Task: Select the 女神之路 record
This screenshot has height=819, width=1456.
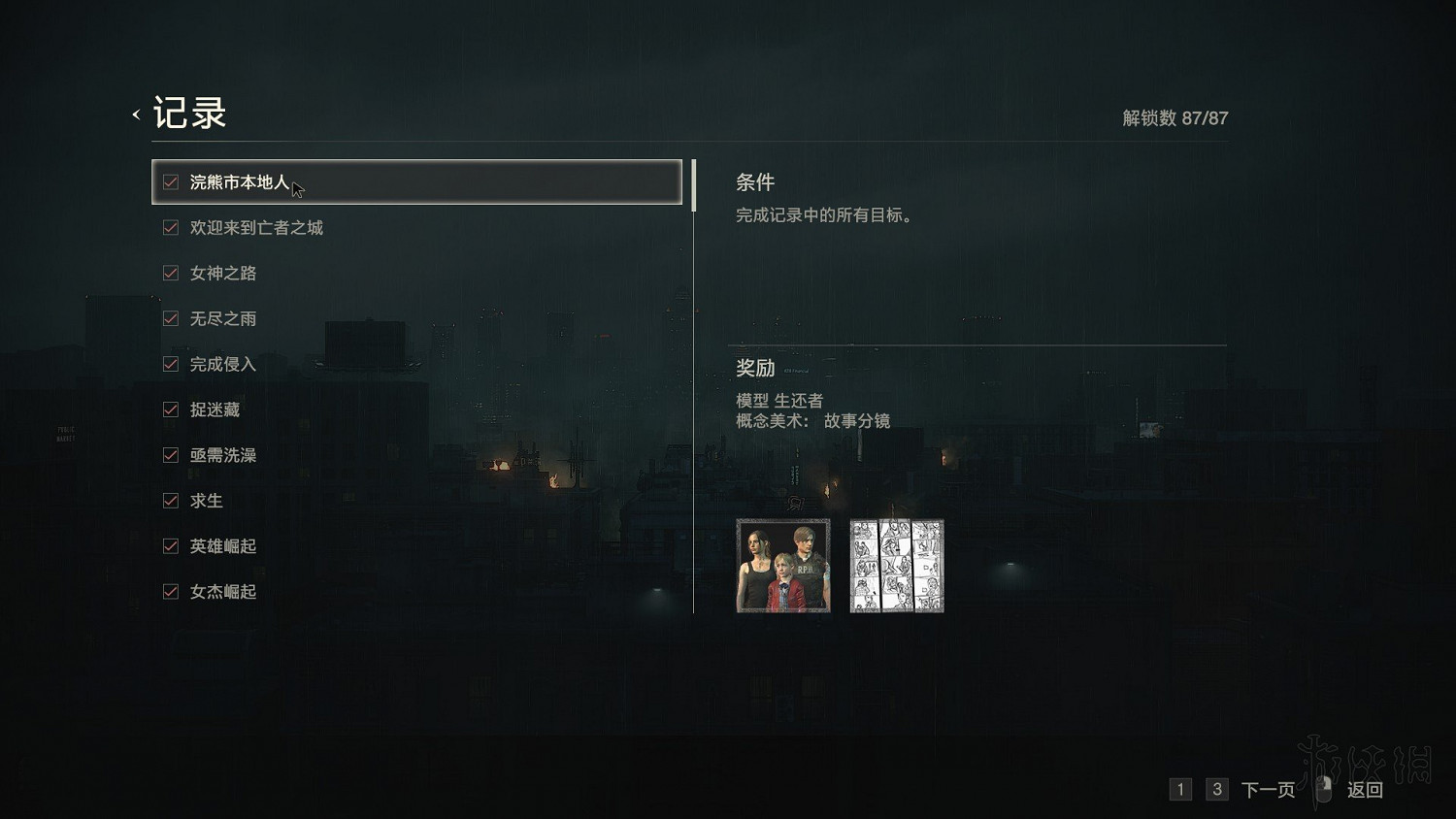Action: 221,274
